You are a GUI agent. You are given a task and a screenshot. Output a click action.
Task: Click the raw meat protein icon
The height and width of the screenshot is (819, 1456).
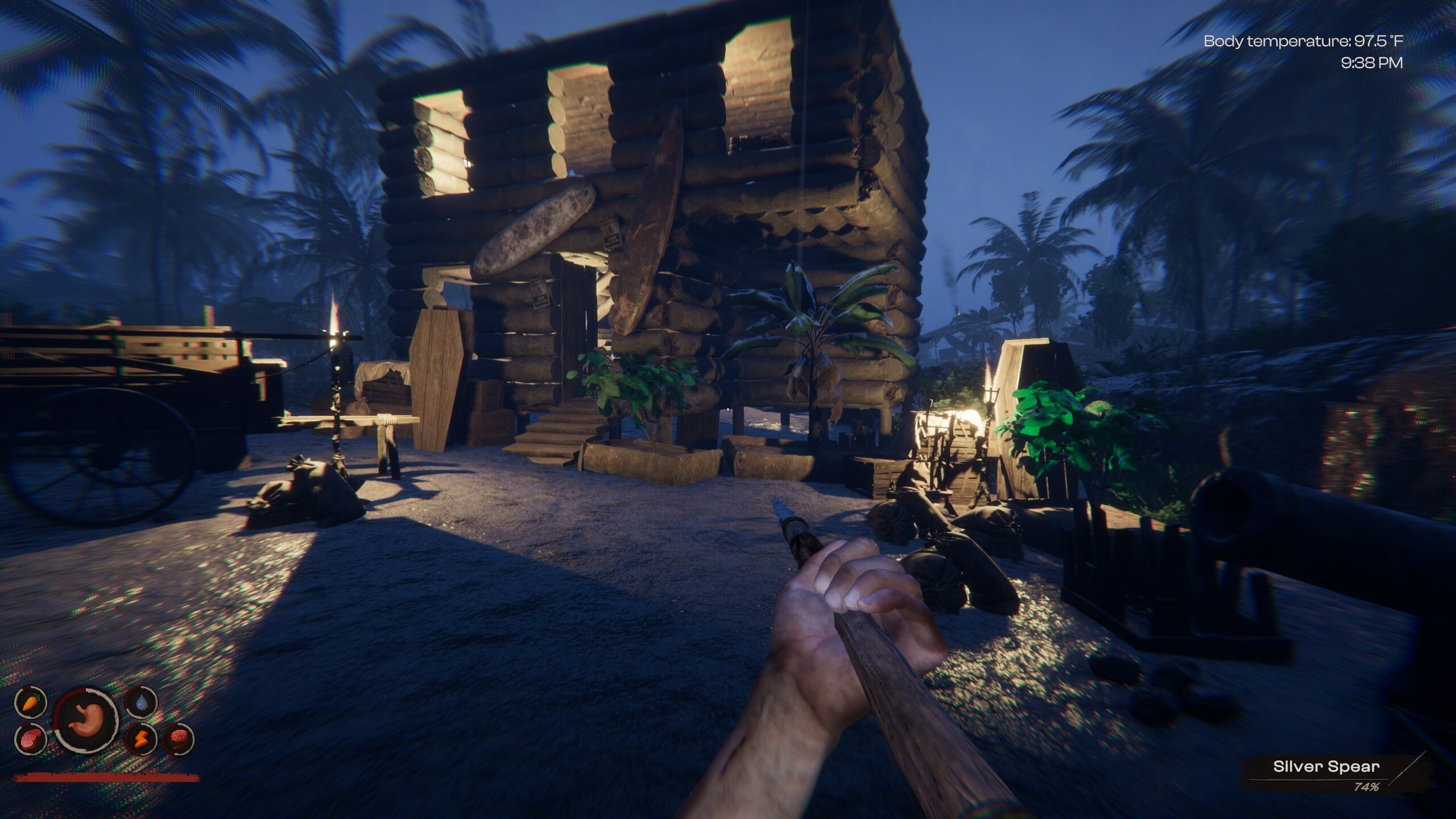(x=28, y=739)
